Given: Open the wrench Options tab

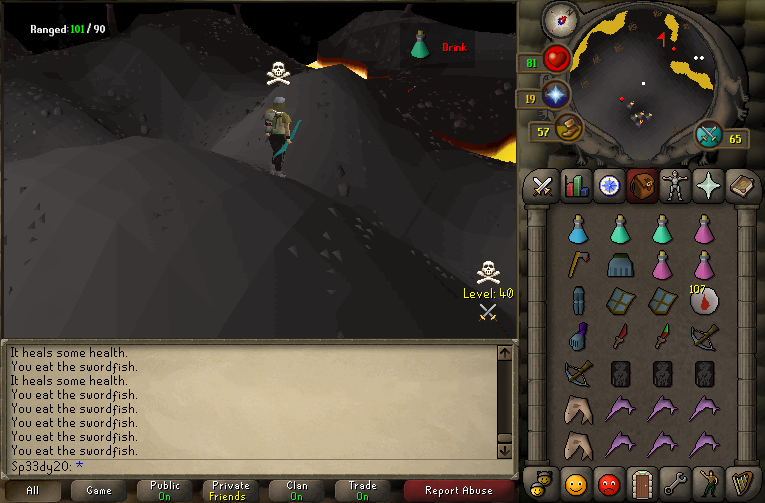Looking at the screenshot, I should pyautogui.click(x=675, y=483).
